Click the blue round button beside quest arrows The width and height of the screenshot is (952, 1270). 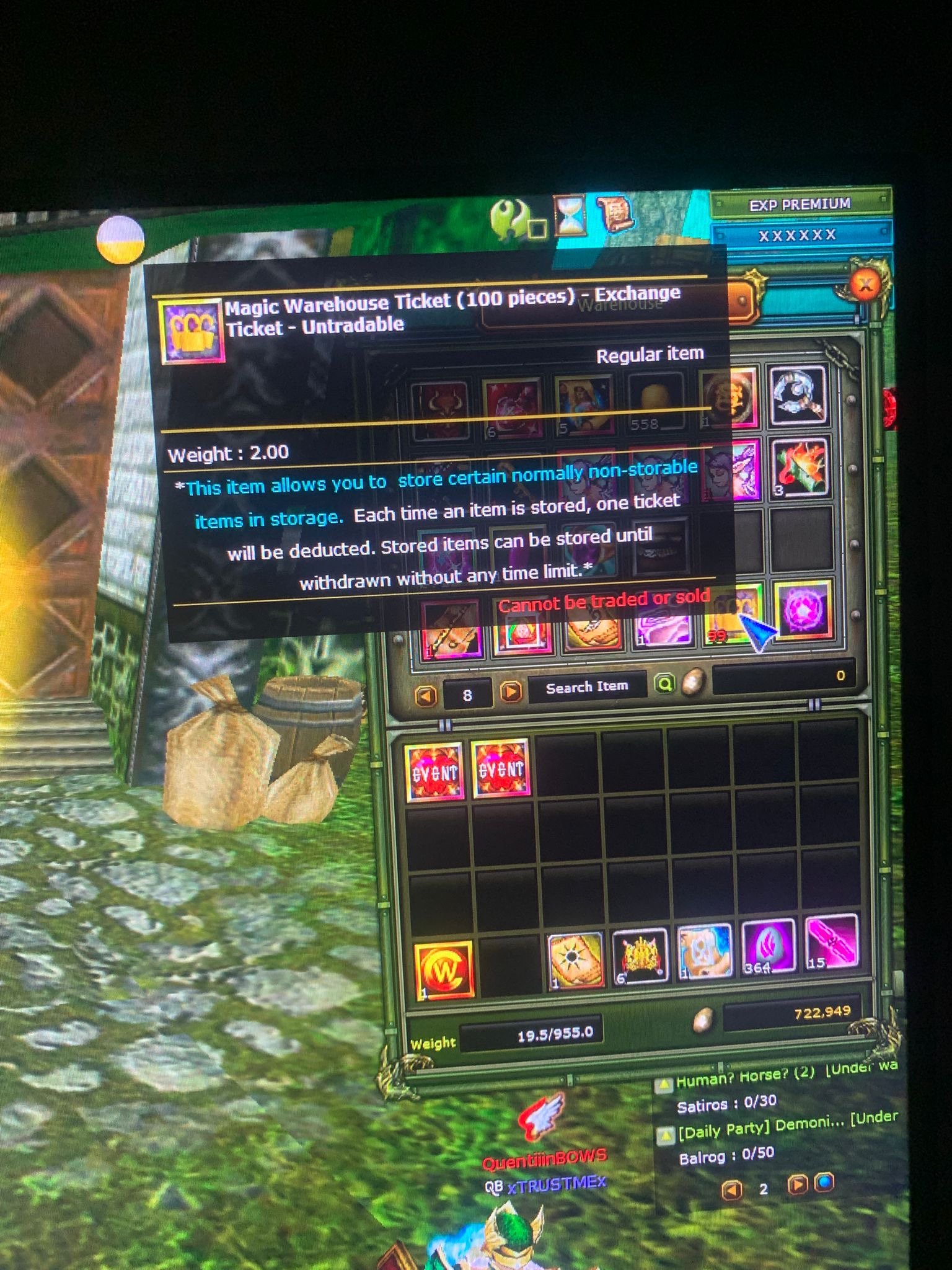pyautogui.click(x=825, y=1182)
